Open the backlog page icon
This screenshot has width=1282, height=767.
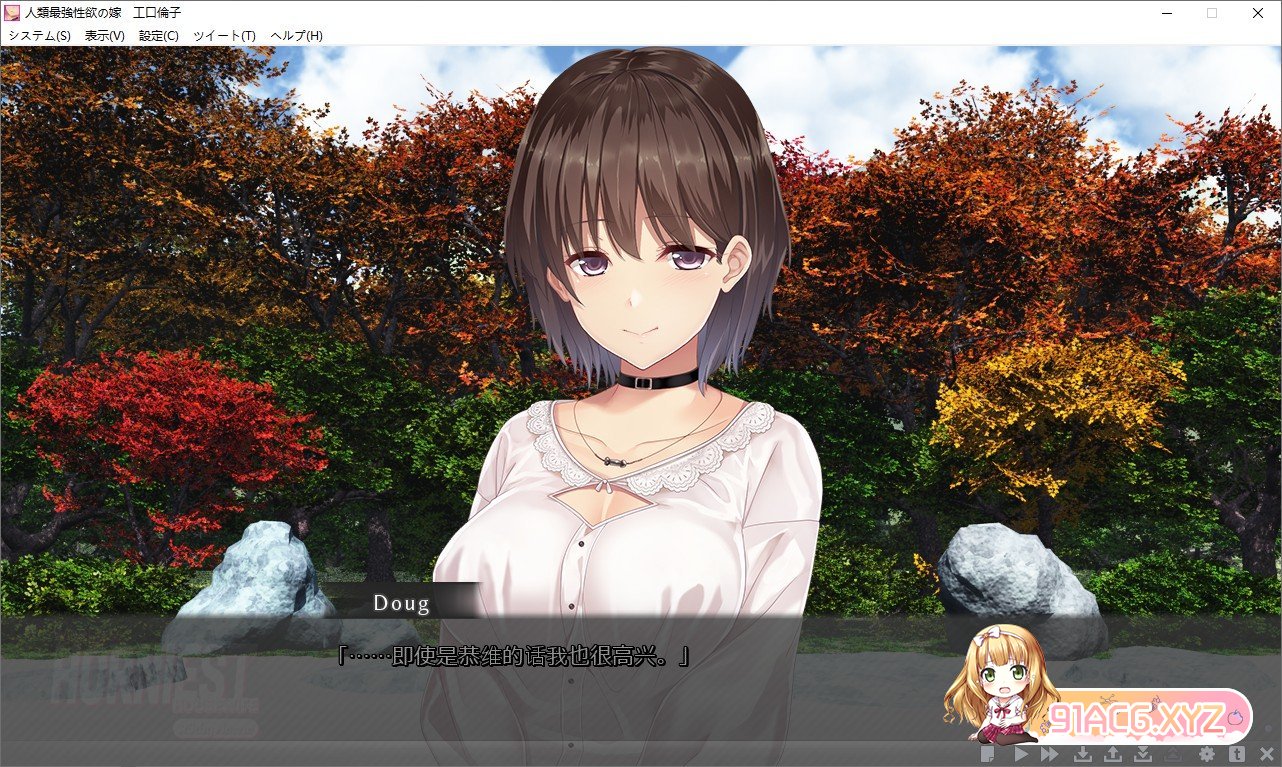[x=988, y=754]
